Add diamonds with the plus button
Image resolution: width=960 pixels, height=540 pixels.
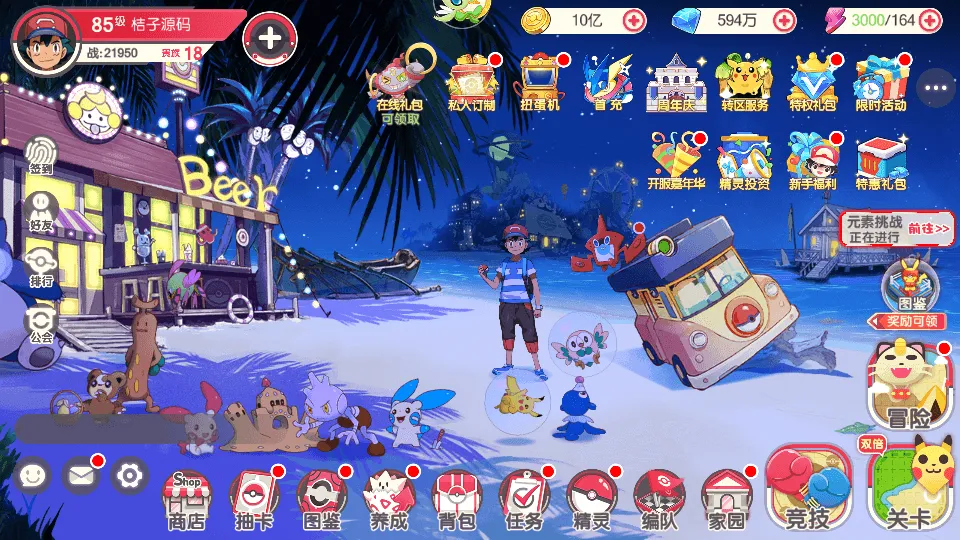pos(784,20)
